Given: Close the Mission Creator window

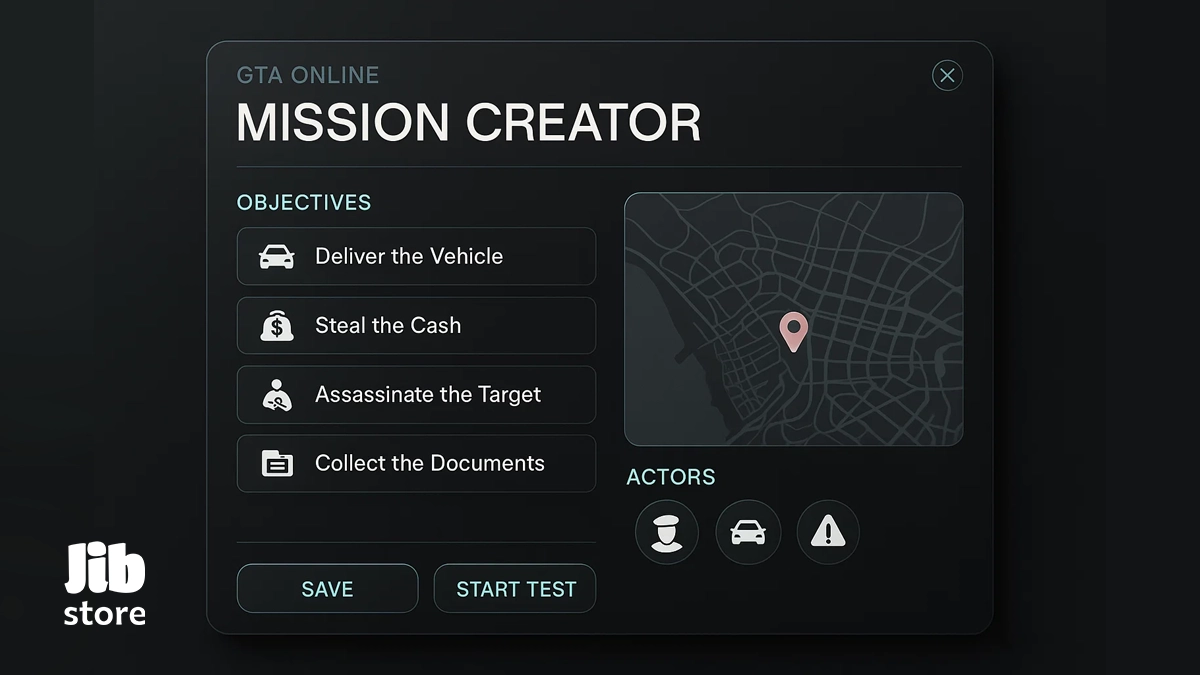Looking at the screenshot, I should [947, 76].
